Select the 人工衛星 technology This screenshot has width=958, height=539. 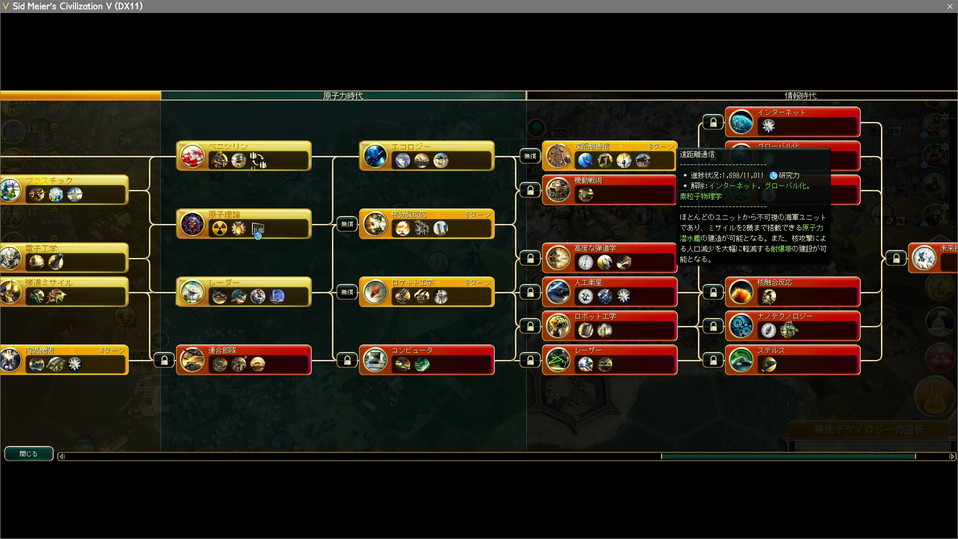(x=610, y=292)
